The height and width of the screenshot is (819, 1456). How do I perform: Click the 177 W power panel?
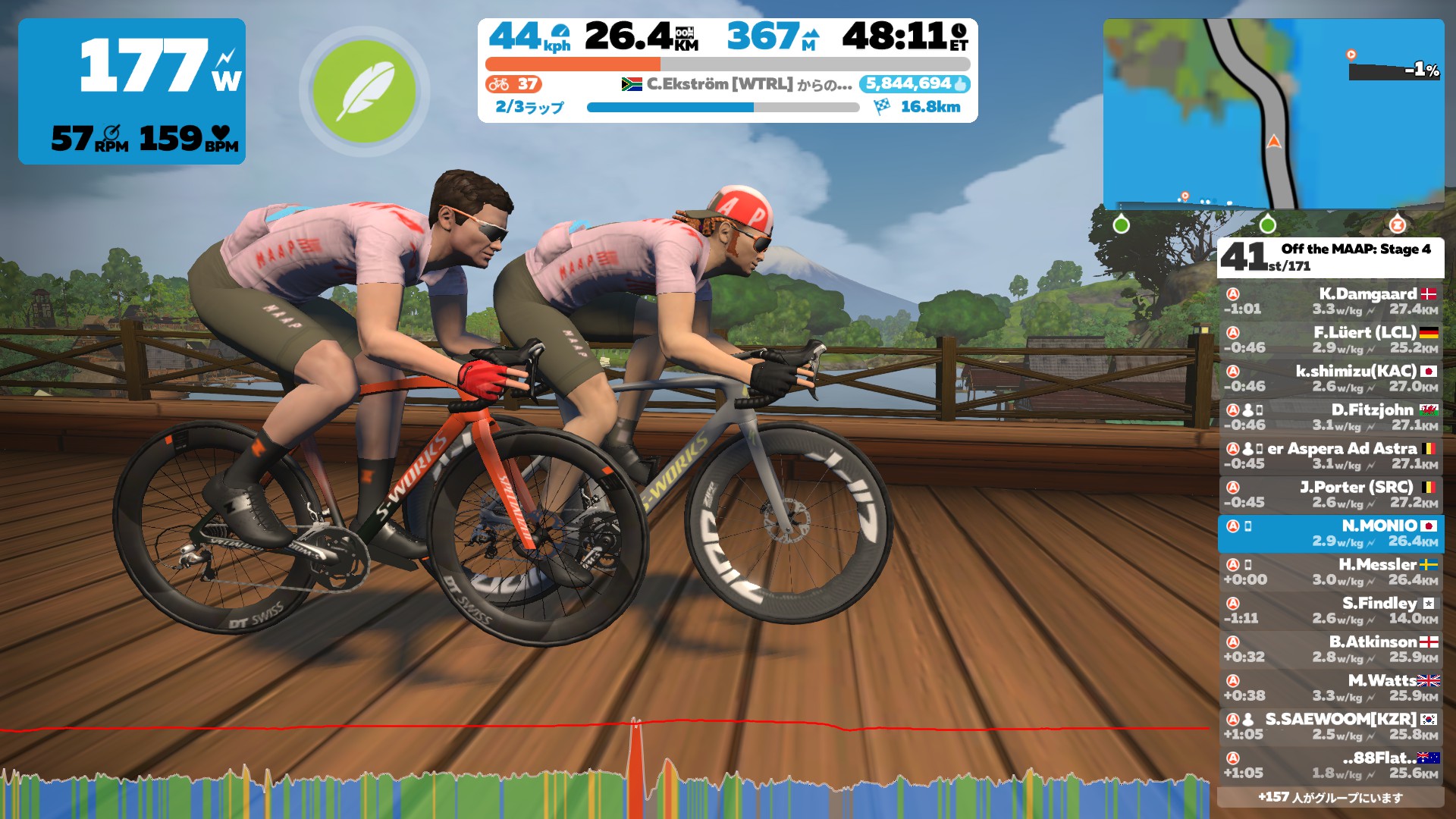132,91
